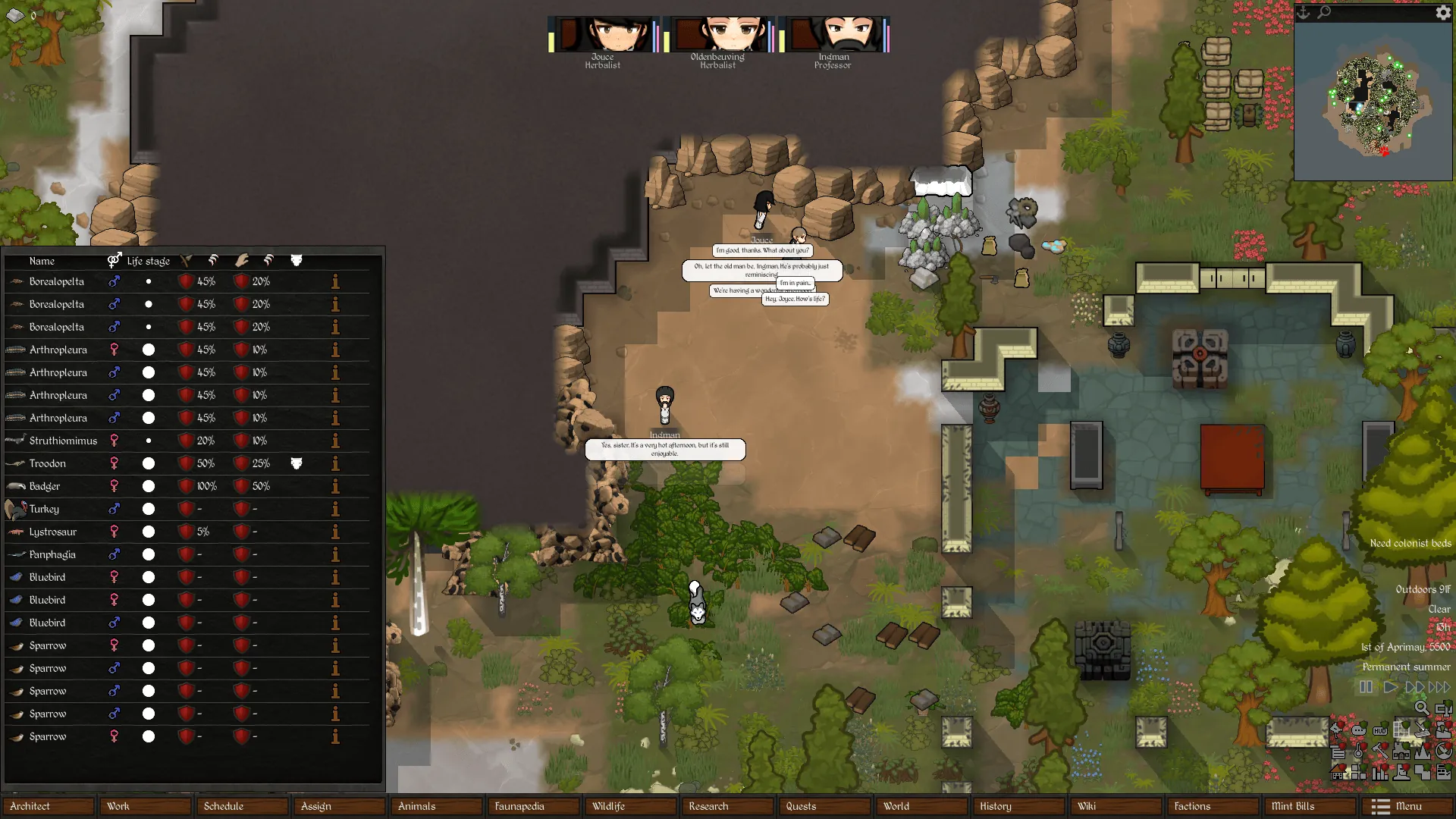Open the Research tab
Viewport: 1456px width, 819px height.
coord(727,806)
